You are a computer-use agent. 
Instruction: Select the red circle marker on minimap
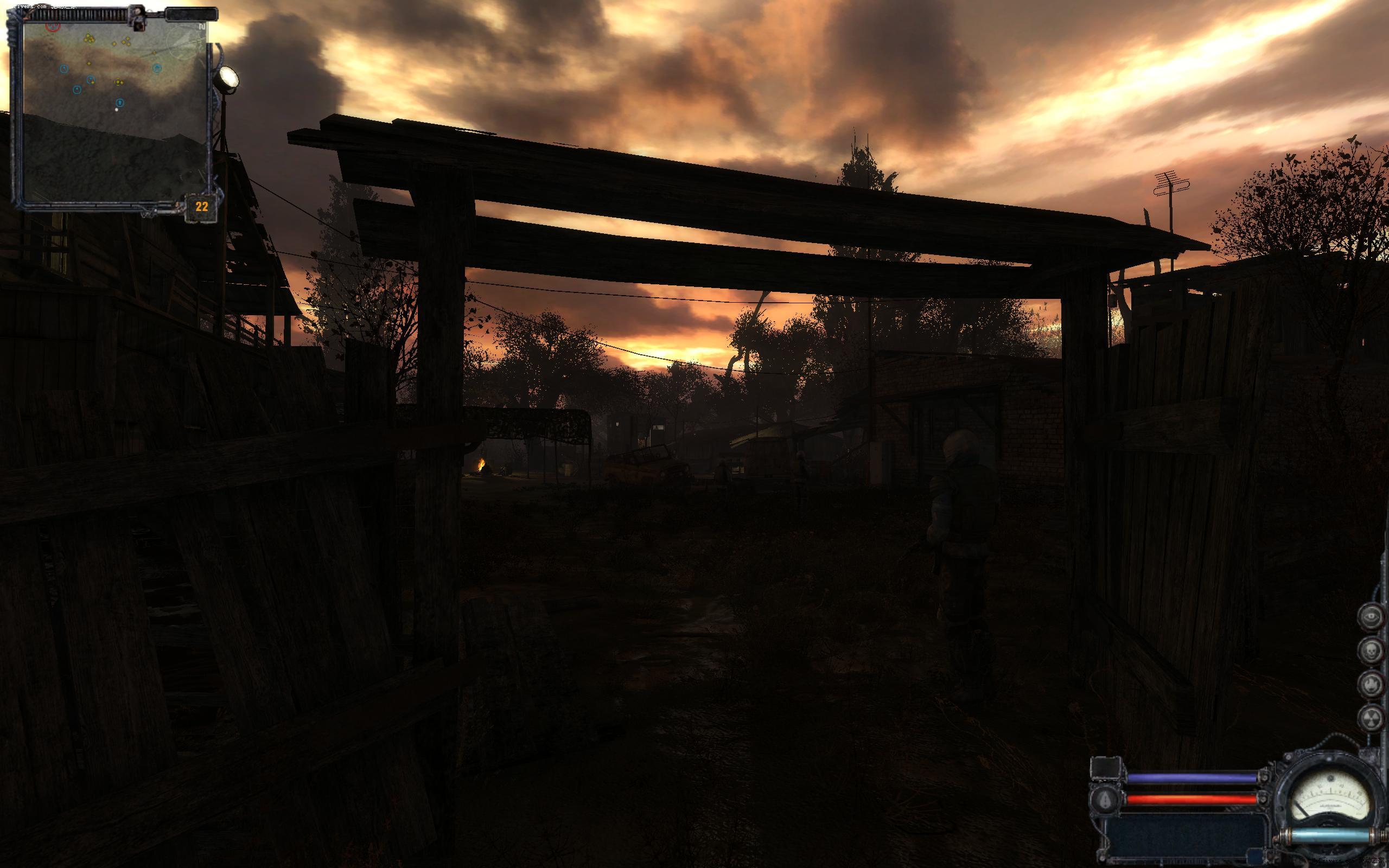pos(53,26)
